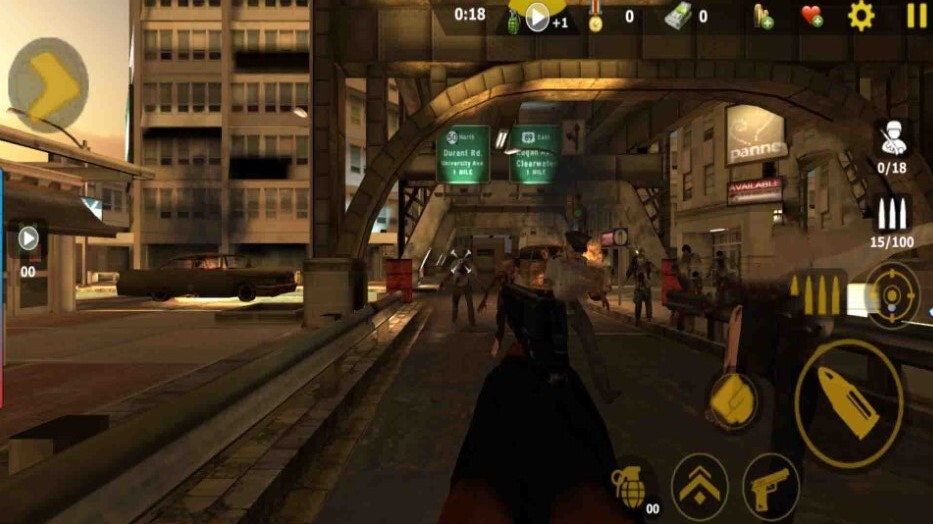Tap the heart with plus to add health
This screenshot has width=933, height=524.
click(811, 15)
